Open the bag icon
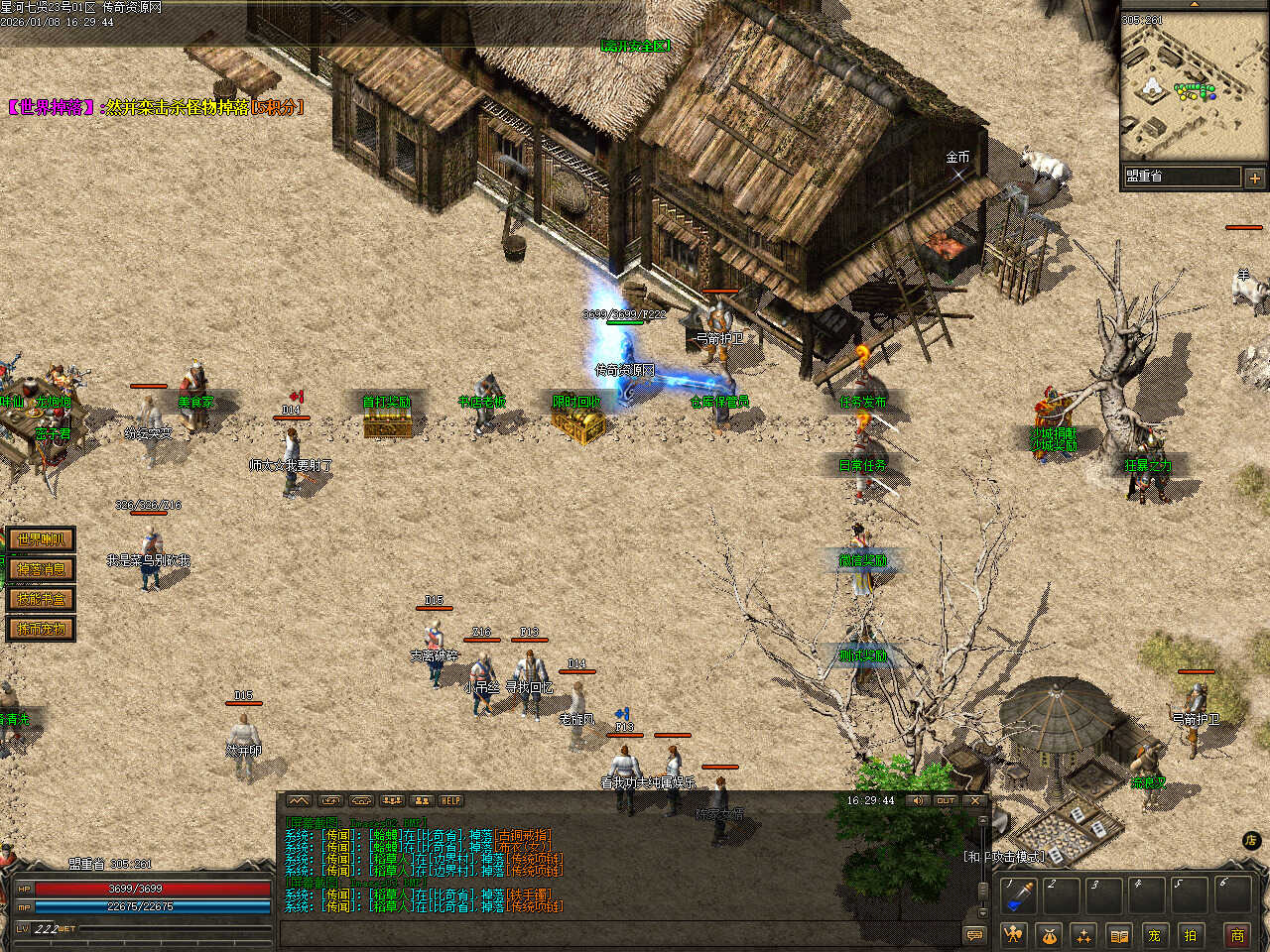The width and height of the screenshot is (1270, 952). 1049,935
